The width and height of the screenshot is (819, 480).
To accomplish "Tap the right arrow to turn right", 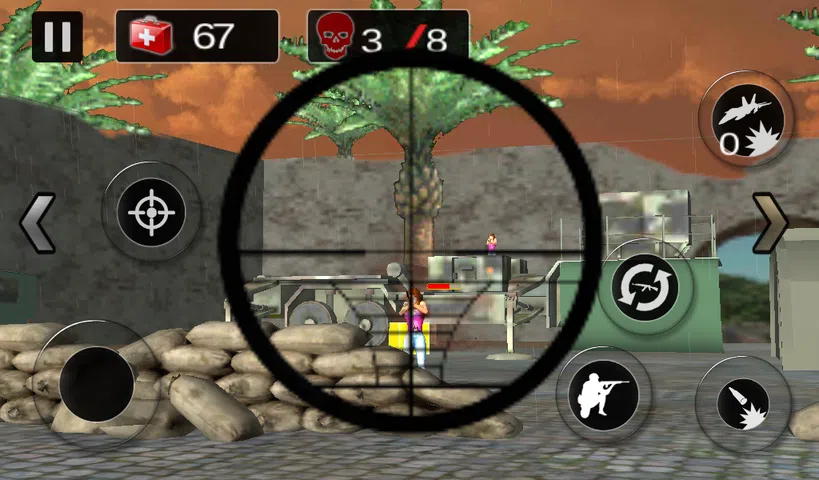I will [x=770, y=224].
